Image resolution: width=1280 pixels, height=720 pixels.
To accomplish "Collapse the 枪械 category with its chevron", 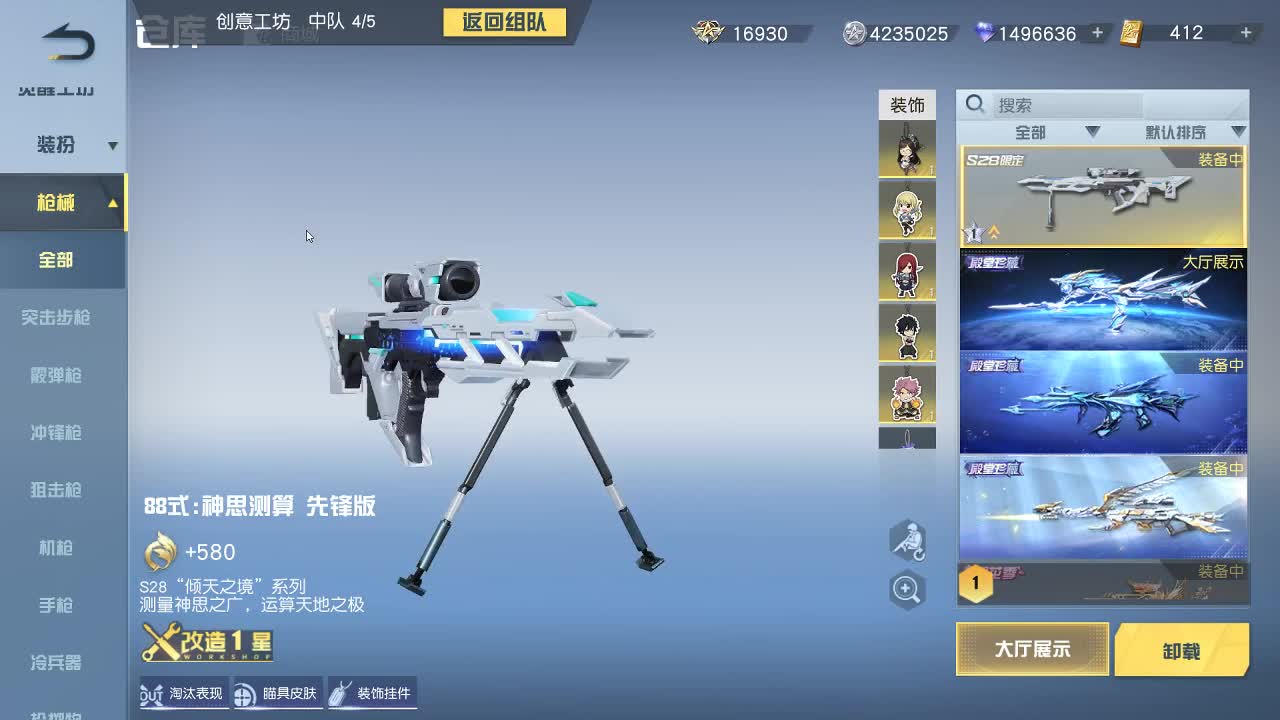I will click(x=113, y=202).
